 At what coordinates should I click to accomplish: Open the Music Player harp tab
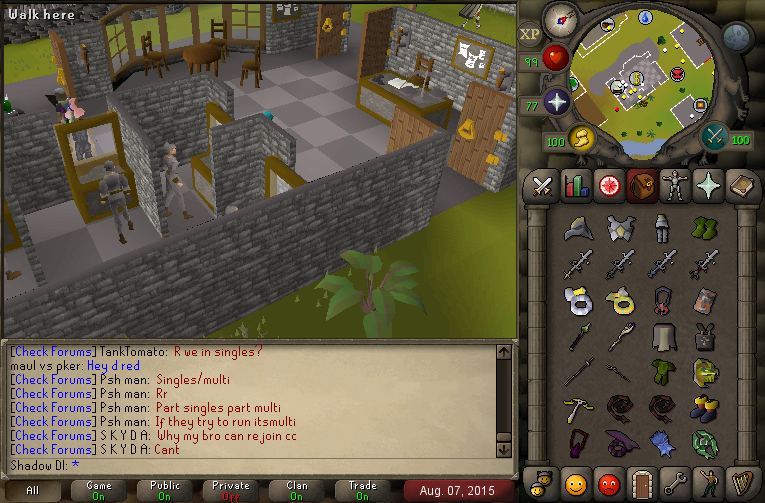[740, 482]
